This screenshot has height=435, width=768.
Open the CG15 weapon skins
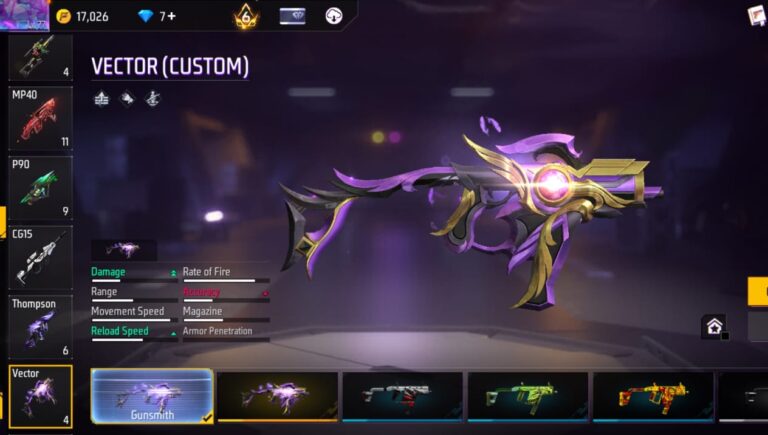coord(40,257)
